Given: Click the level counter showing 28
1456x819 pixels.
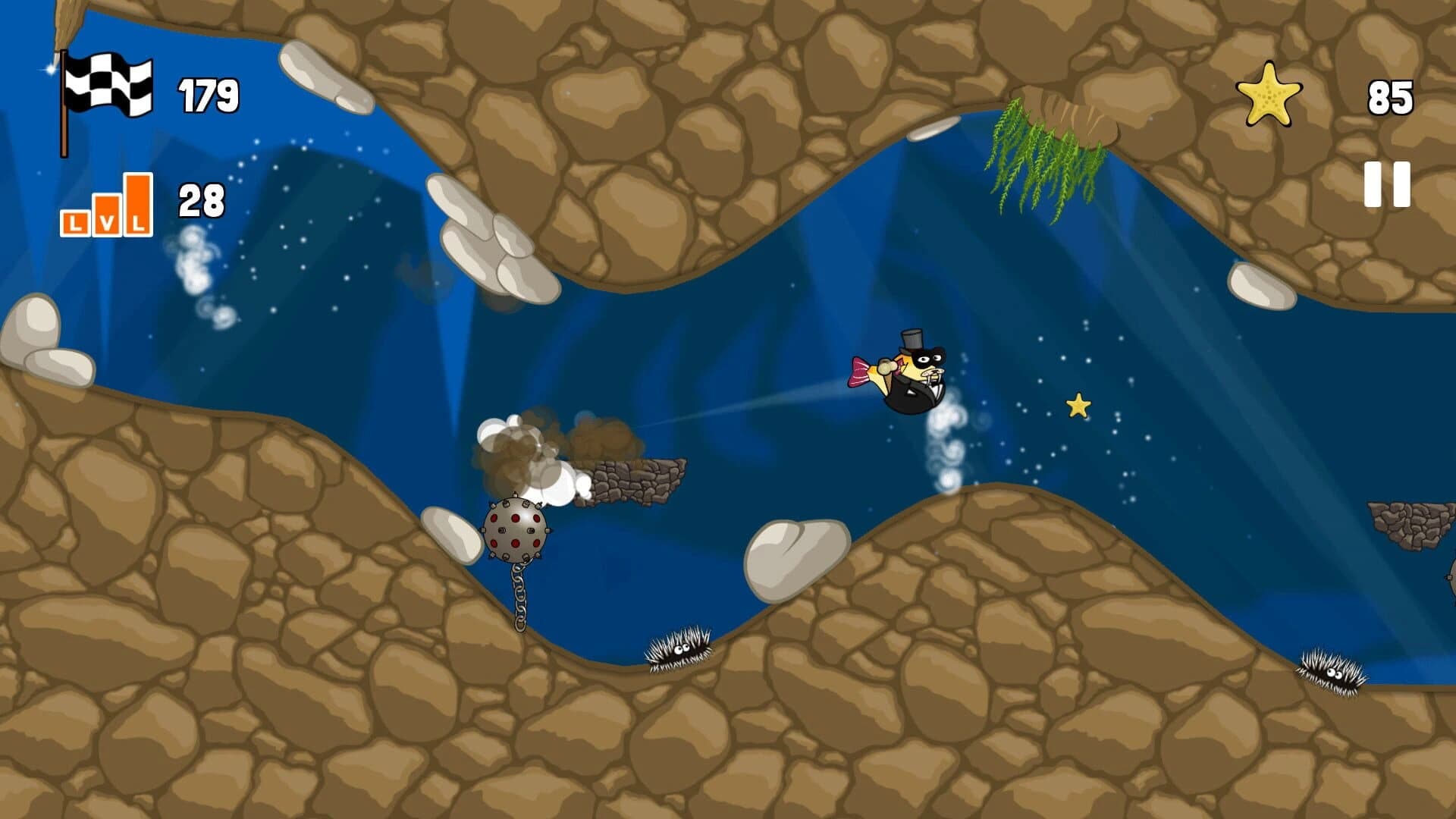Looking at the screenshot, I should (x=199, y=201).
